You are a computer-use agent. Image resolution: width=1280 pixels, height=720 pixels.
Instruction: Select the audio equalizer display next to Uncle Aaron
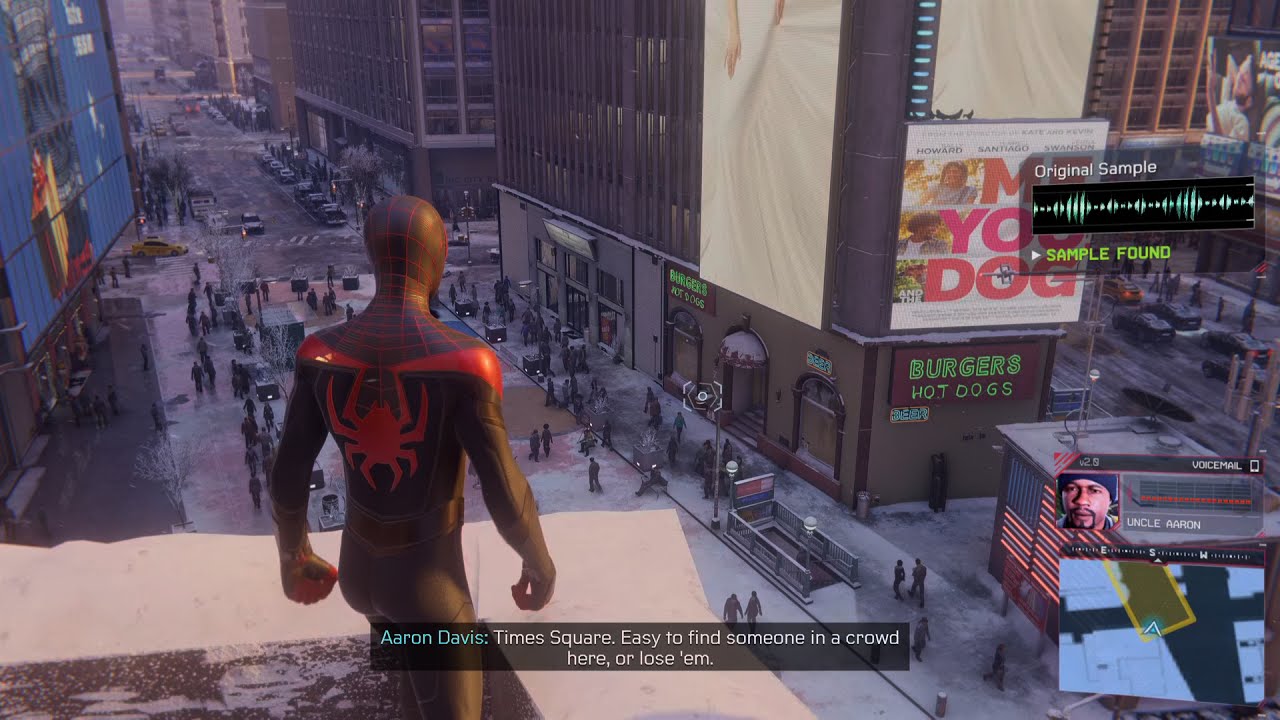coord(1196,497)
